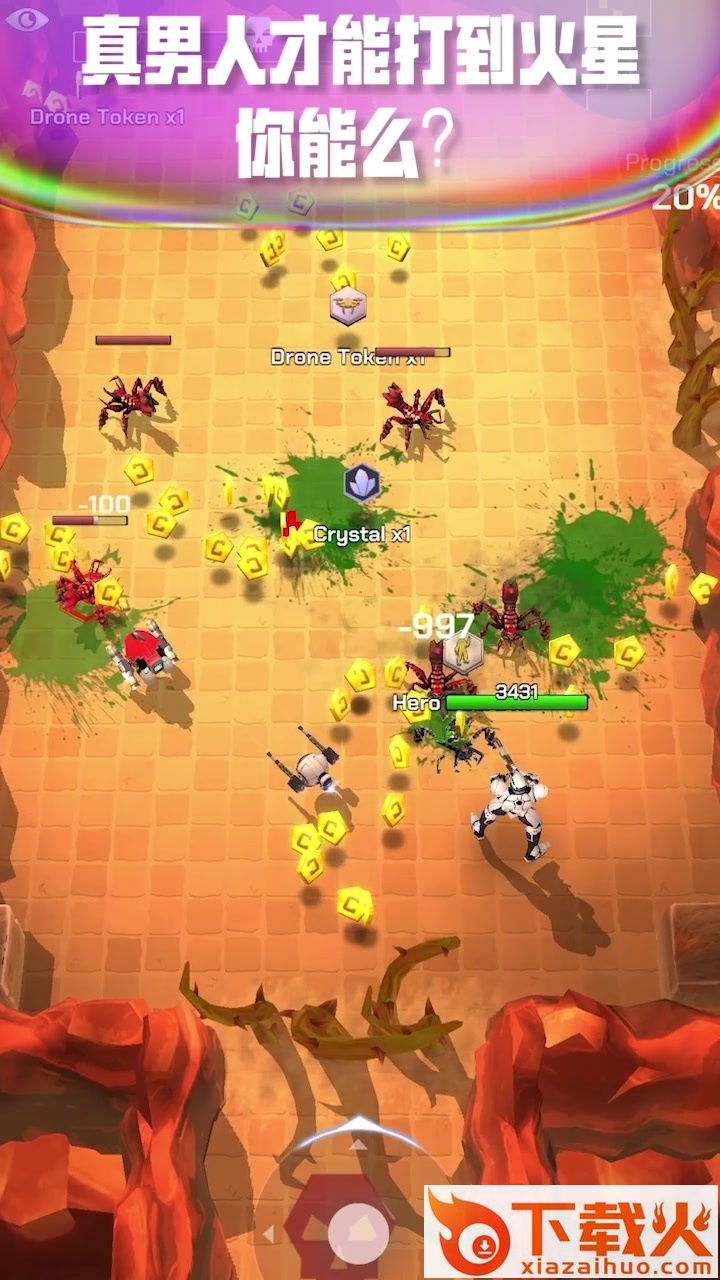The image size is (720, 1280).
Task: Tap the joystick's up arrow
Action: coord(358,1143)
